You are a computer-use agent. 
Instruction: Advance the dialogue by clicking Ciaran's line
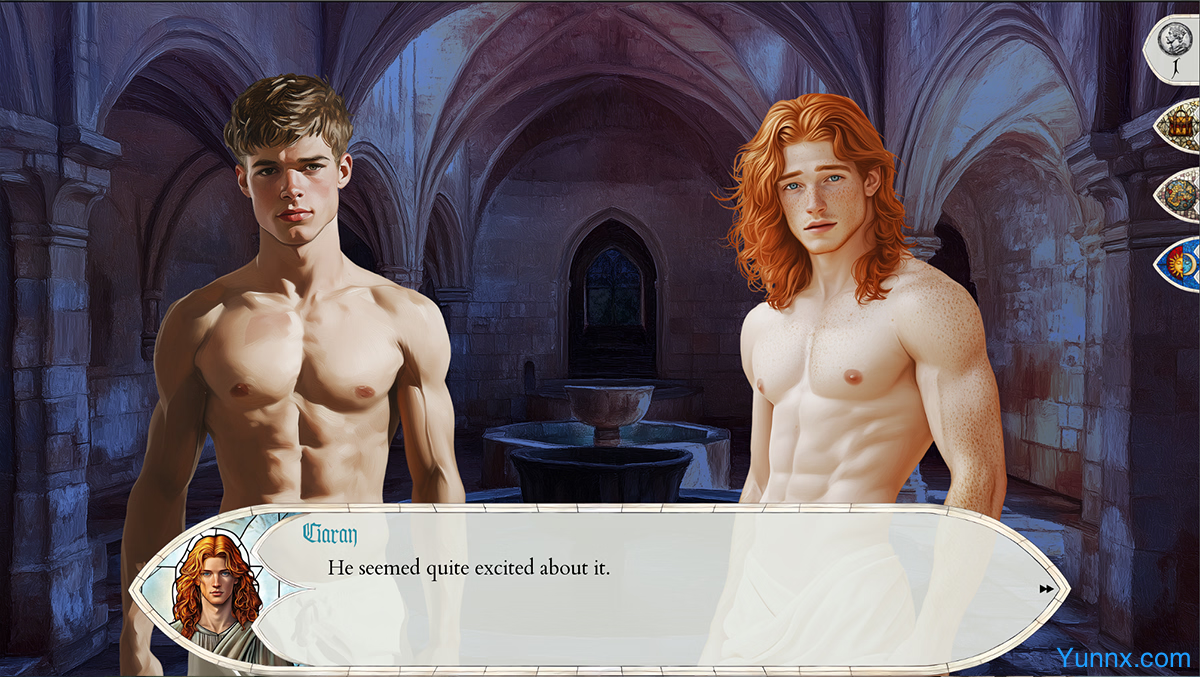click(x=469, y=568)
